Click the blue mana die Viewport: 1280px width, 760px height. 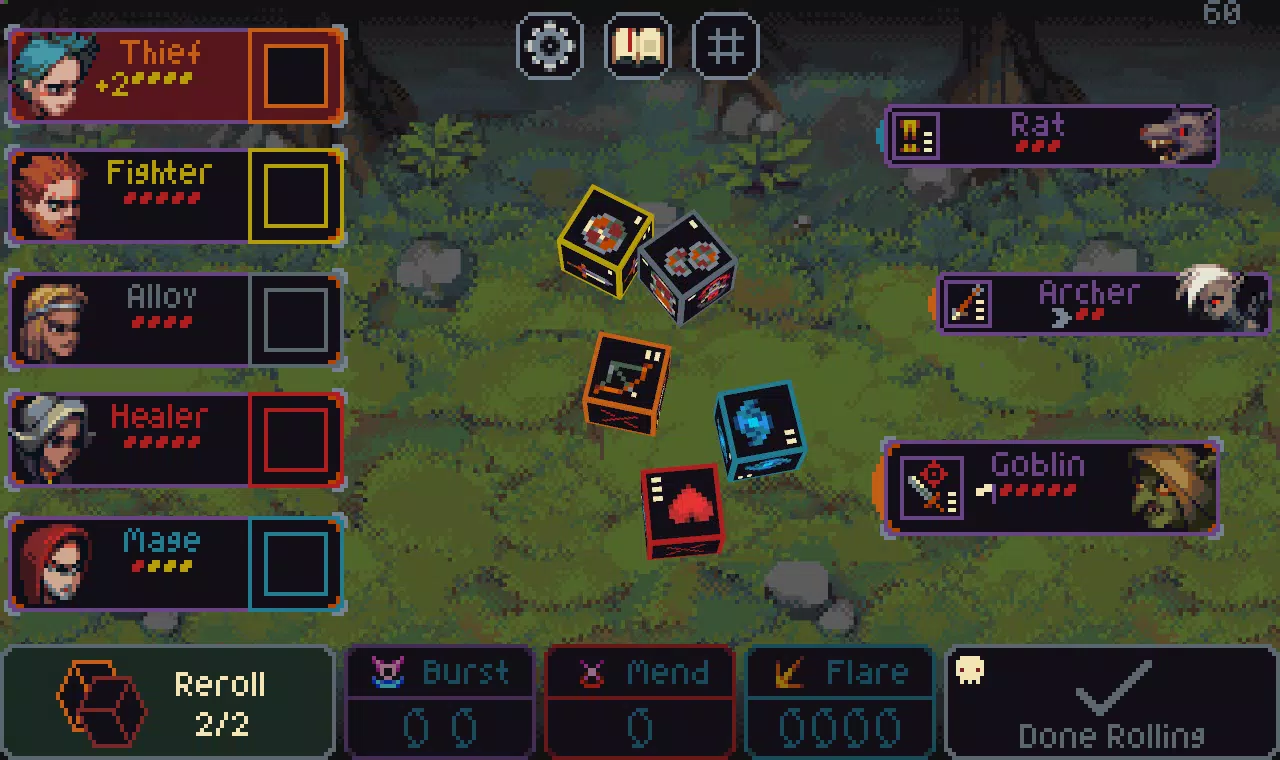[758, 430]
